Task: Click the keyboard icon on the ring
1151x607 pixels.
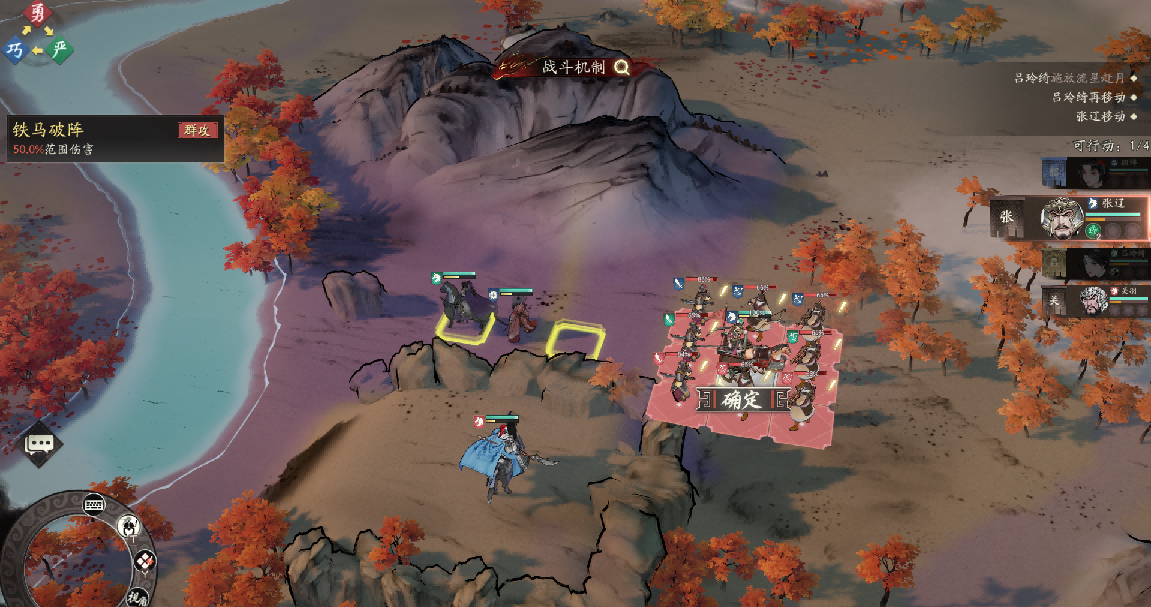Action: [x=94, y=502]
